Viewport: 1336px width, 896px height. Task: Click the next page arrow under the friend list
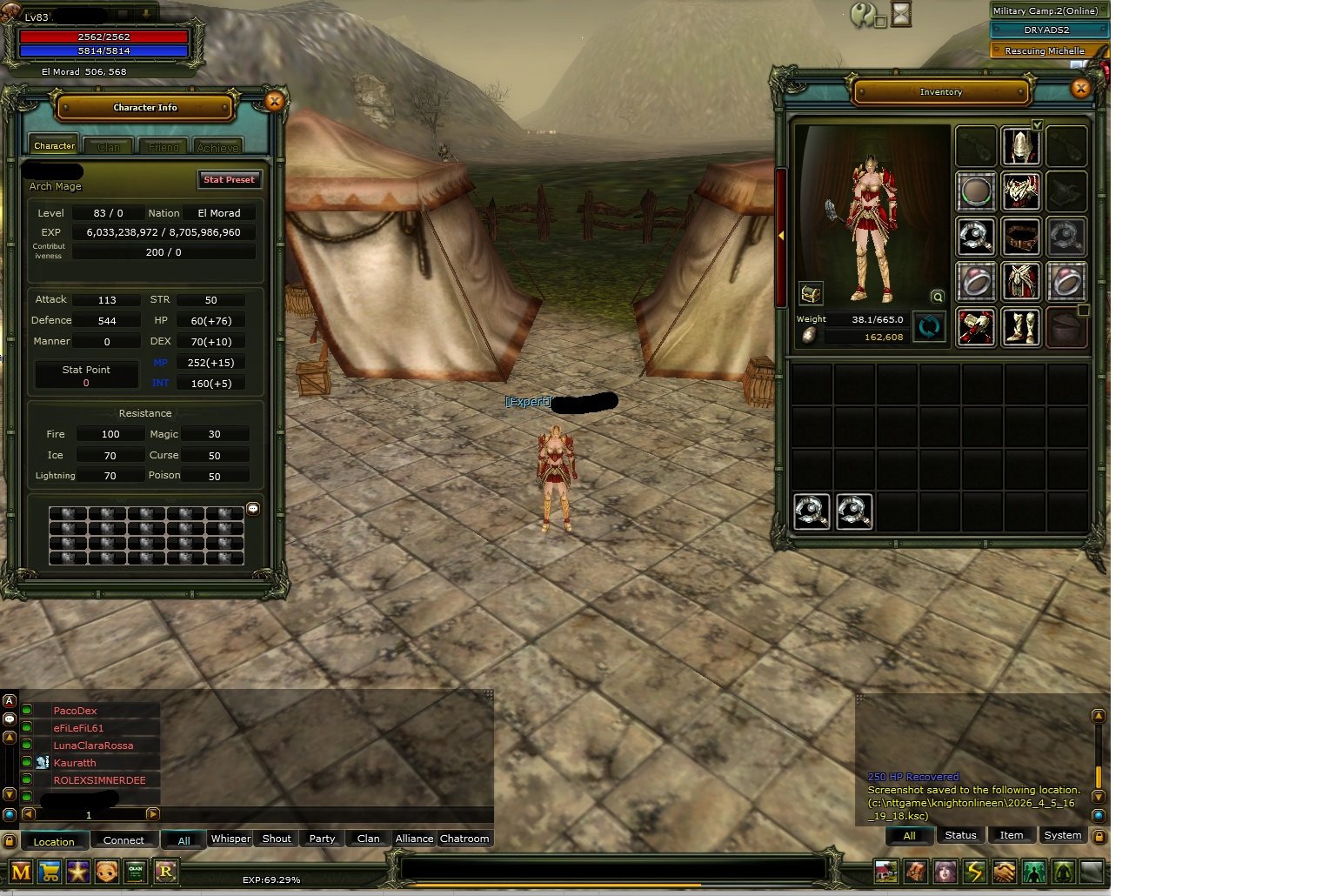click(x=154, y=815)
